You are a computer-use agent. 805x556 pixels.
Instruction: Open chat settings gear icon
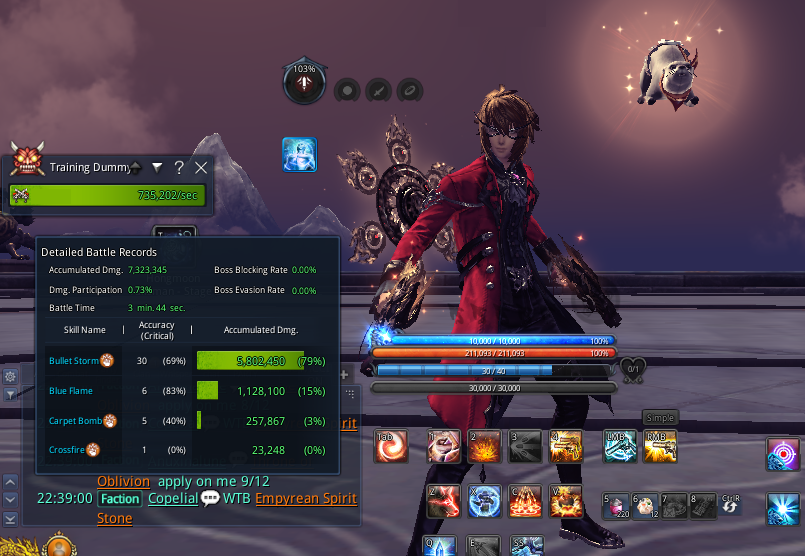(10, 376)
